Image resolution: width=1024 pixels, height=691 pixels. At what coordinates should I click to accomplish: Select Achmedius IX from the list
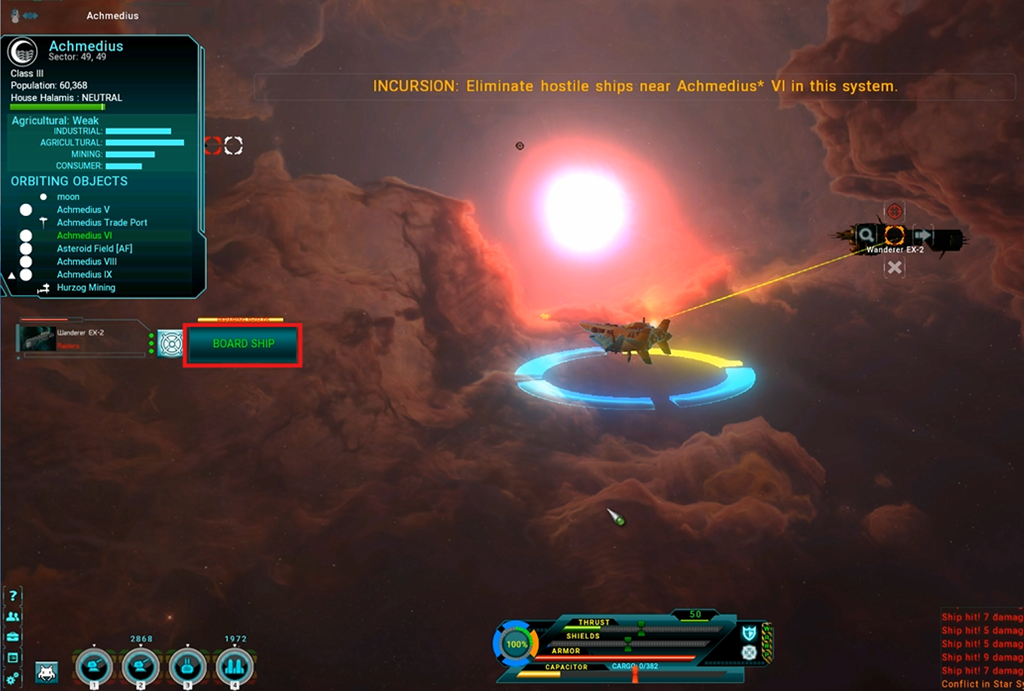coord(85,275)
